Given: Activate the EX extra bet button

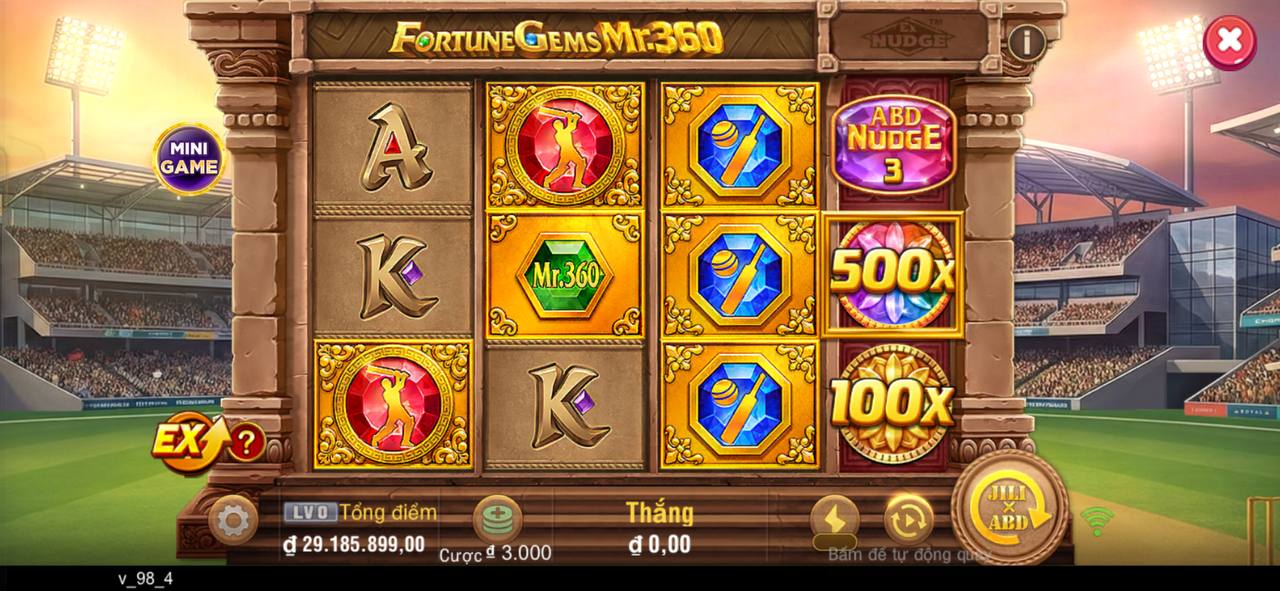Looking at the screenshot, I should (190, 441).
